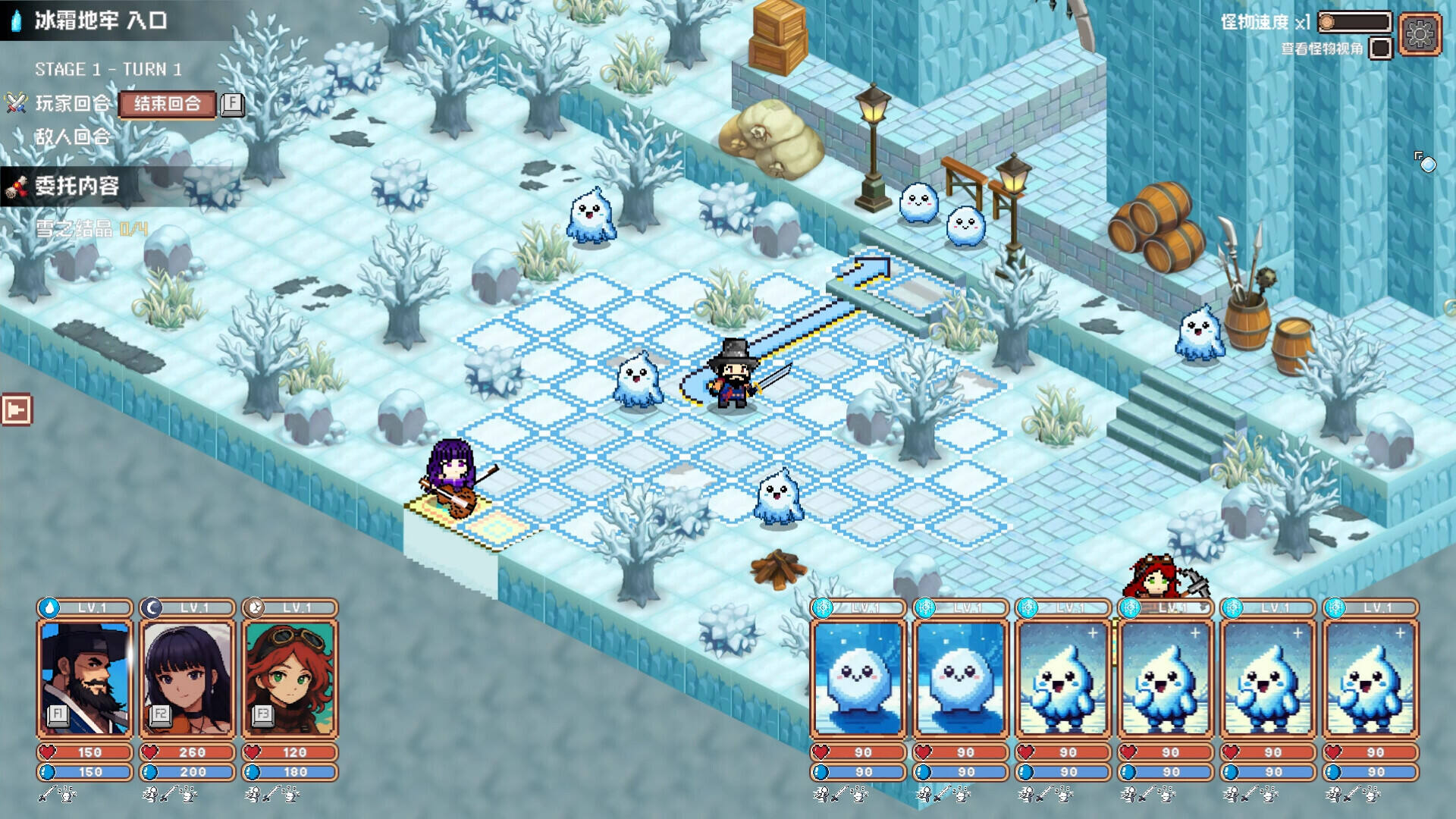The height and width of the screenshot is (819, 1456).
Task: Click the 结束回合 end turn button
Action: (167, 104)
